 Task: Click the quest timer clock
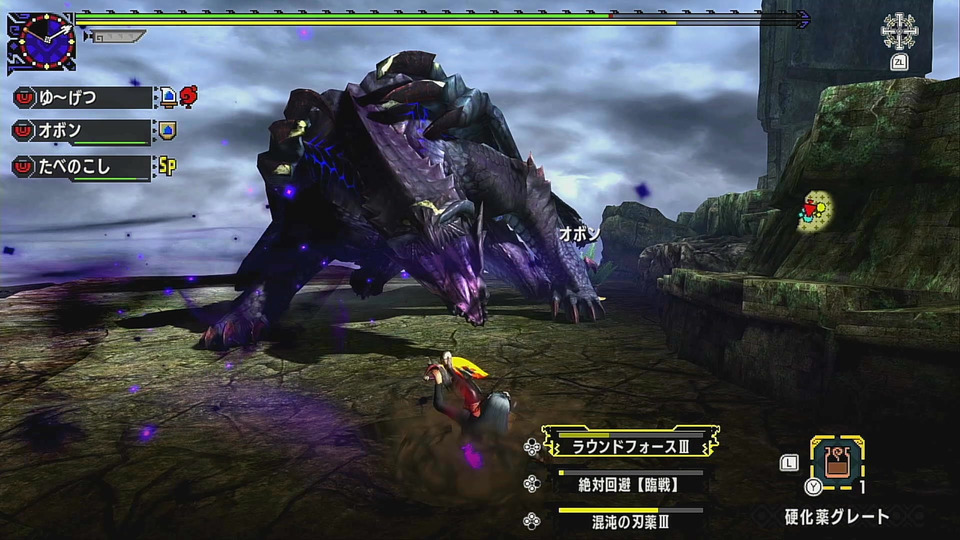[x=42, y=41]
